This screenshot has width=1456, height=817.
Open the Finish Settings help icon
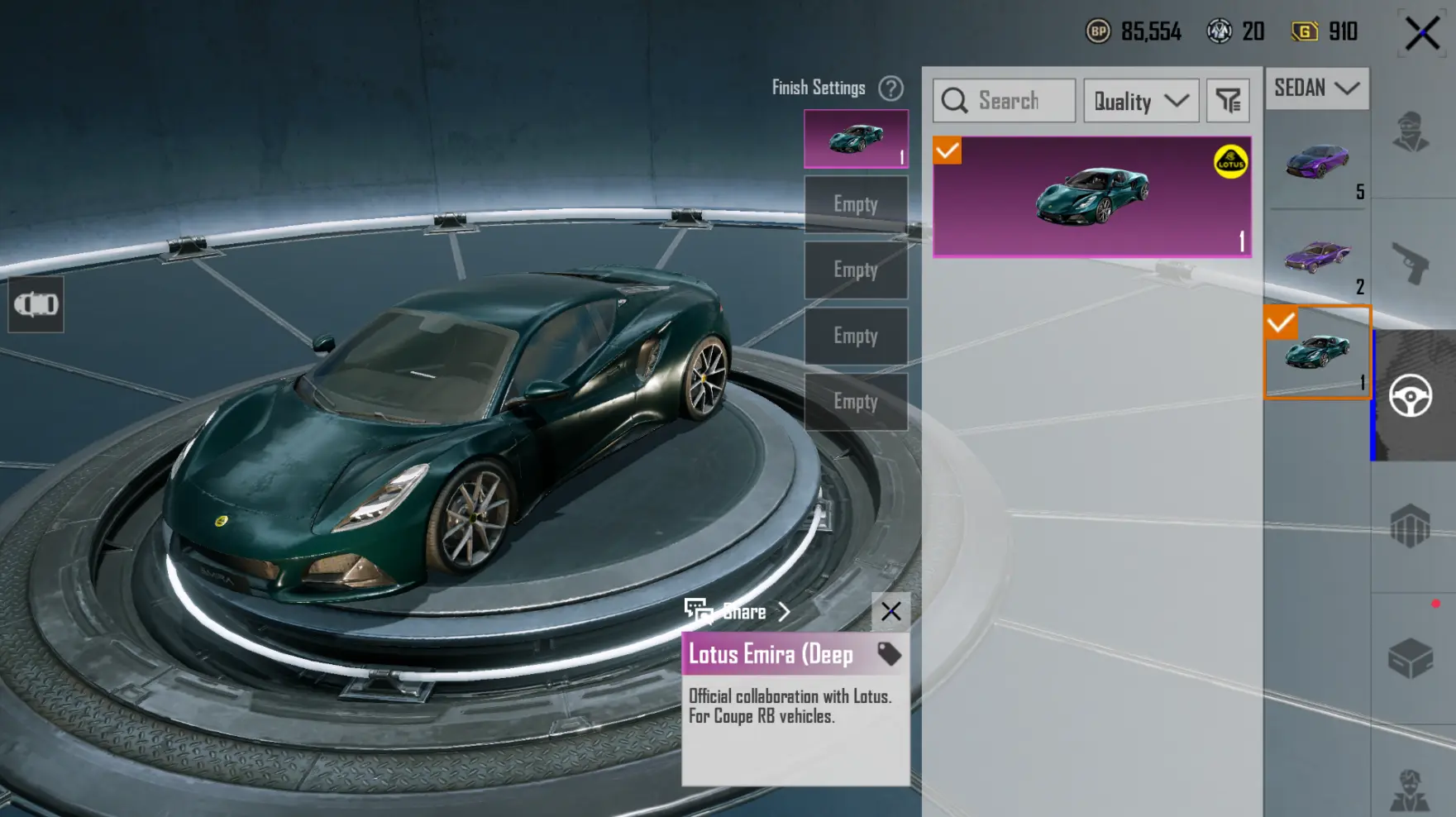click(x=890, y=88)
